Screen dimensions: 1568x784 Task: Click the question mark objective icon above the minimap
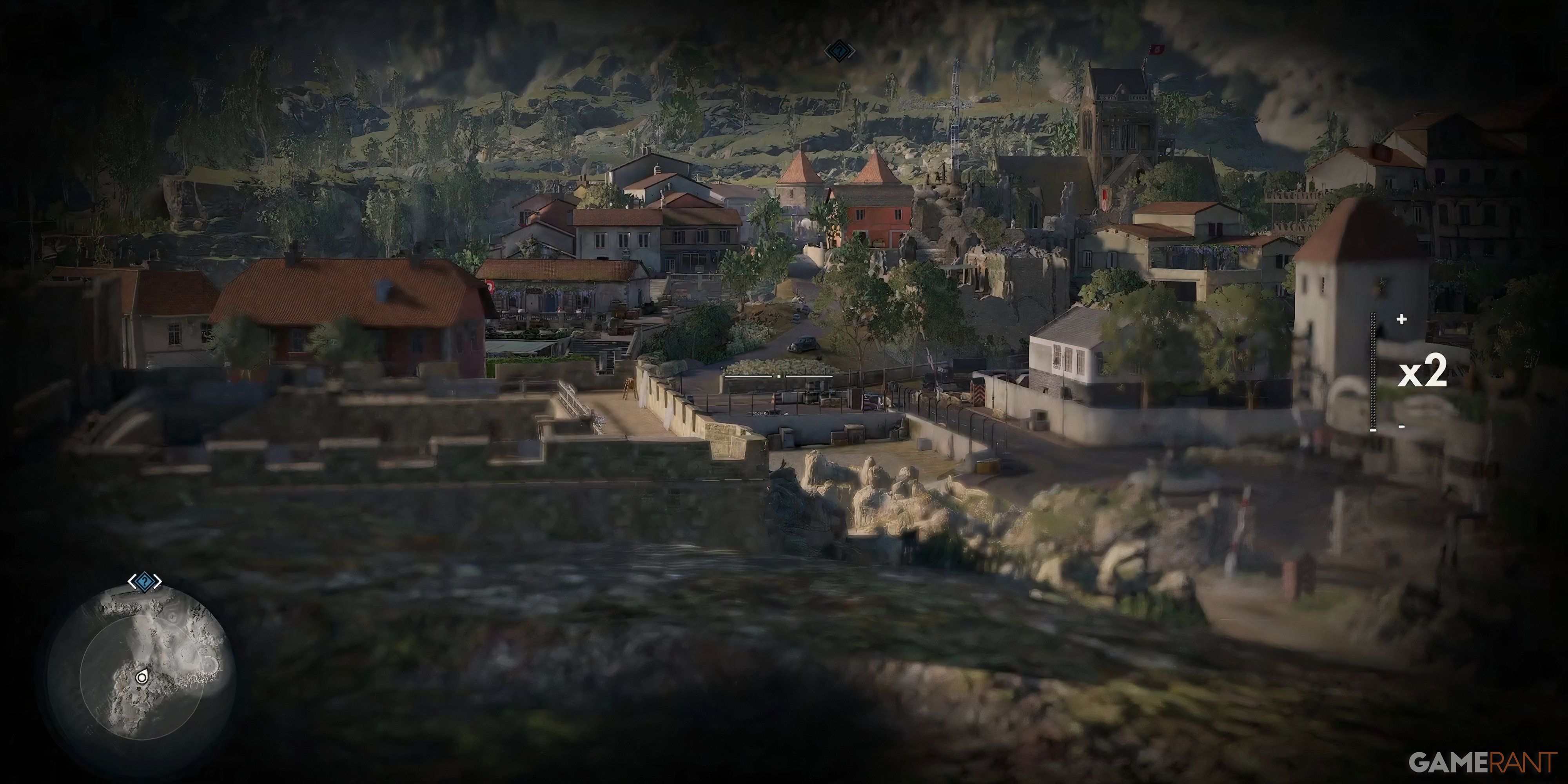coord(145,581)
